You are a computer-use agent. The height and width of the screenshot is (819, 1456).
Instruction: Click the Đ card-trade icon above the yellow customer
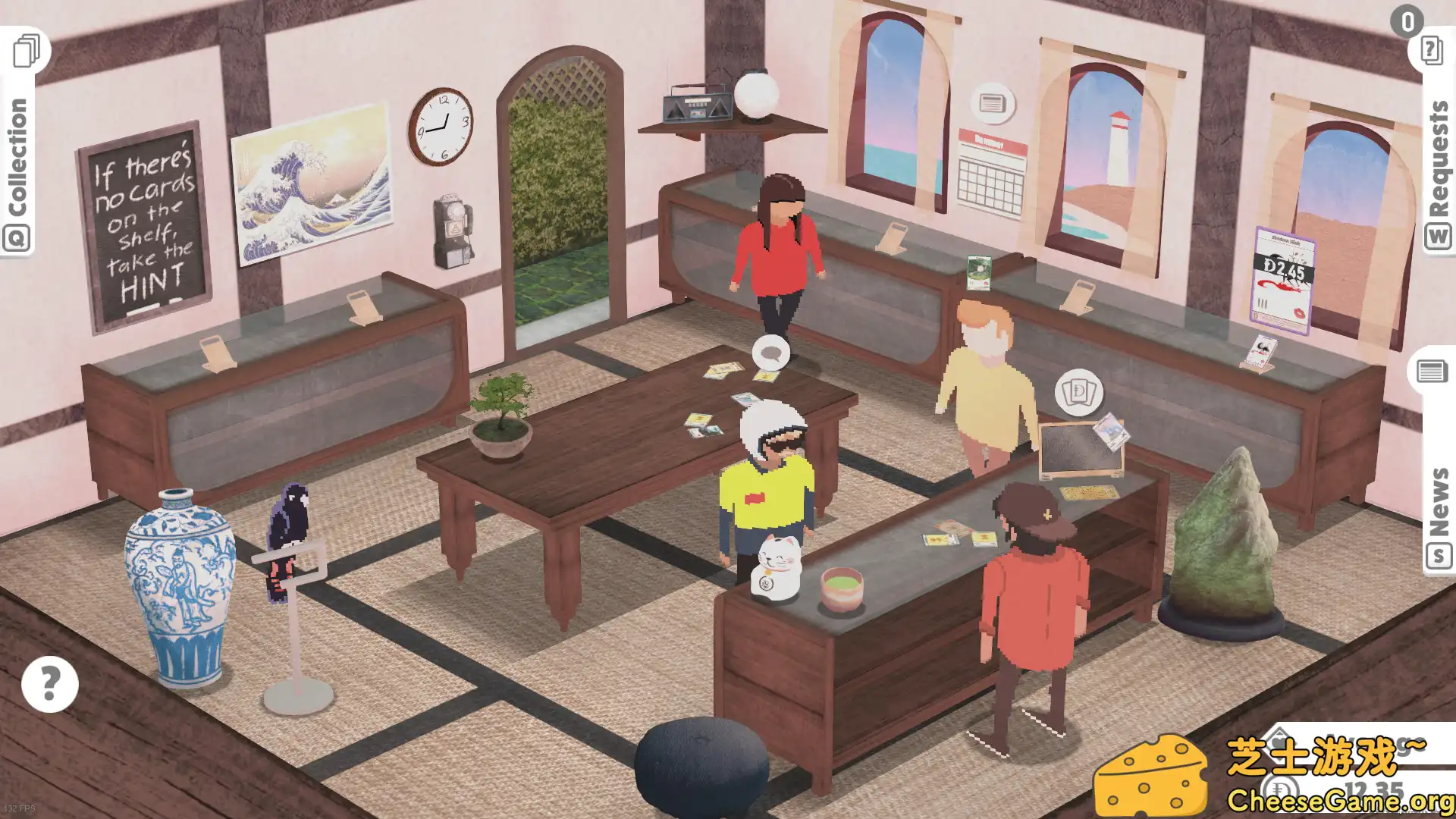point(1081,392)
